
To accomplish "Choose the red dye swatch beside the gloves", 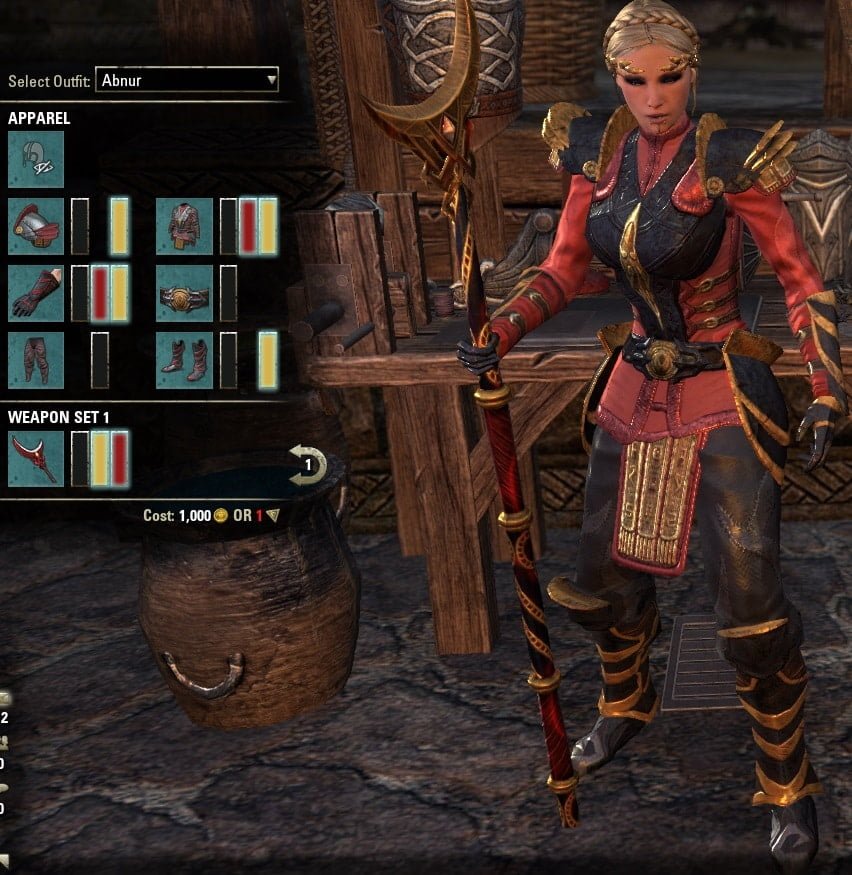I will tap(100, 293).
